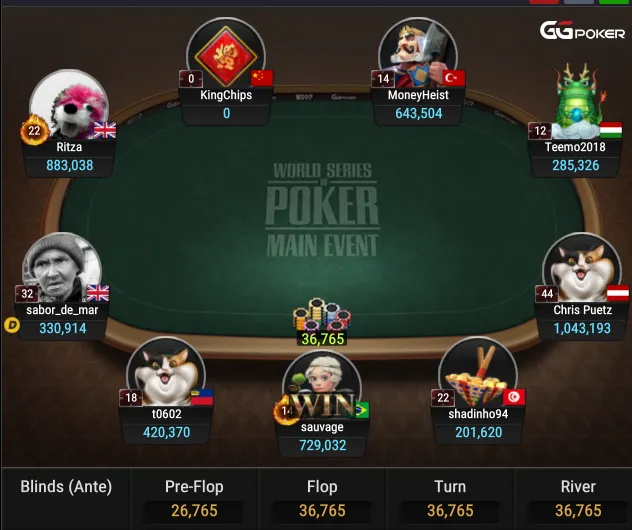The width and height of the screenshot is (632, 530).
Task: Click Chris Puetz cat avatar
Action: point(581,268)
